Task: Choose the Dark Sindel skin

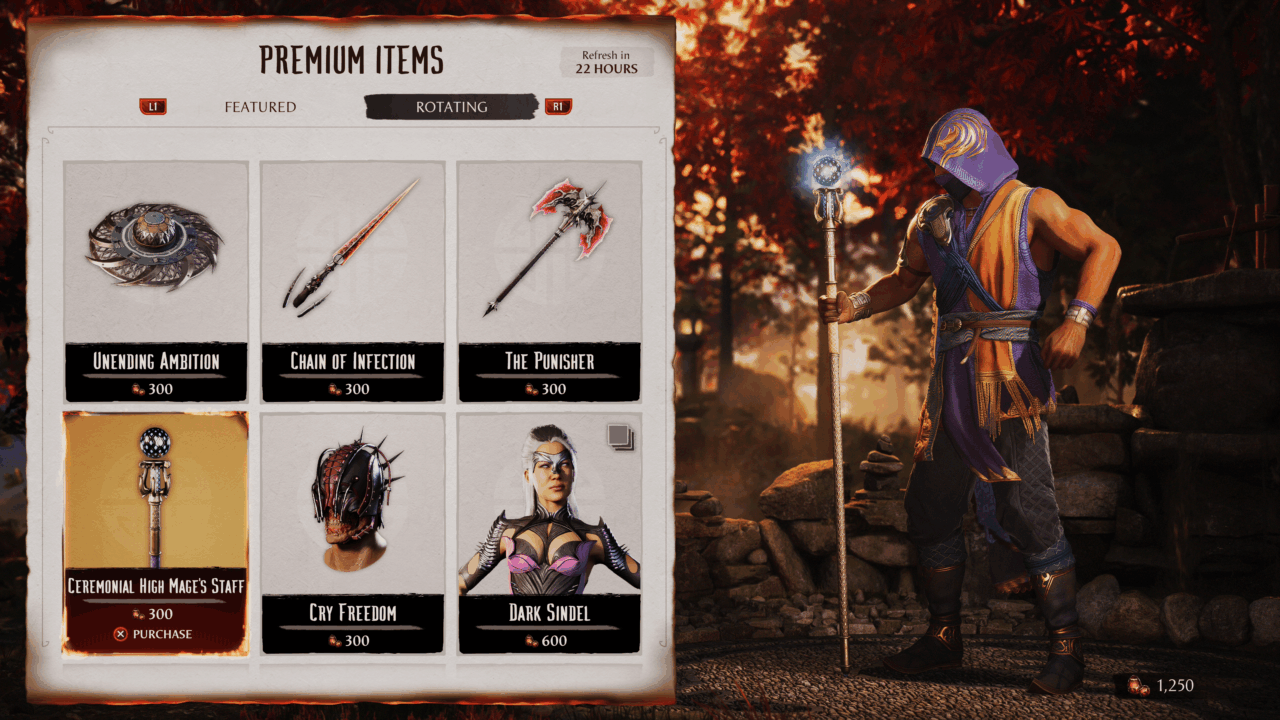Action: pyautogui.click(x=549, y=532)
